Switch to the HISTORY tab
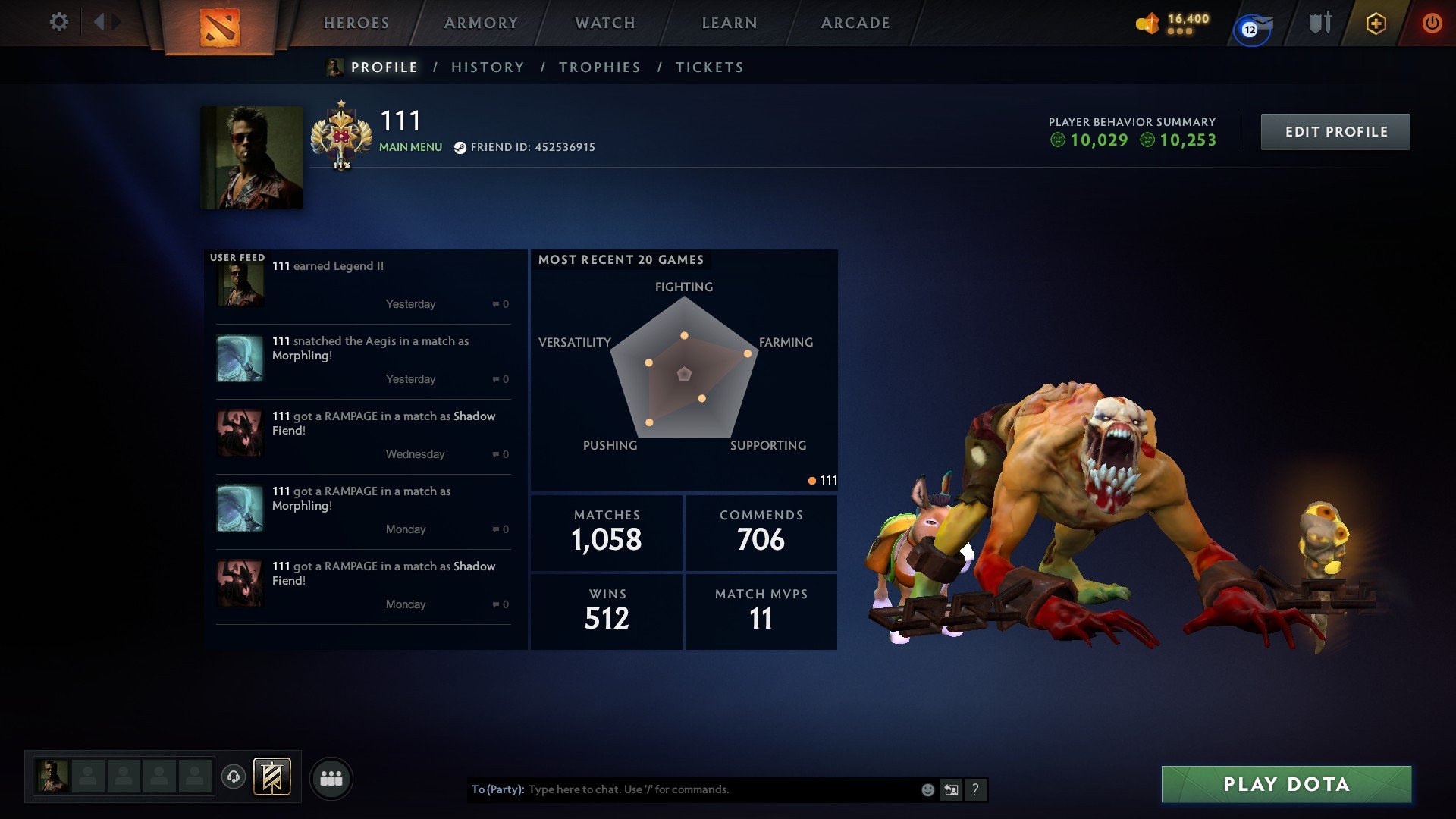Image resolution: width=1456 pixels, height=819 pixels. coord(487,67)
